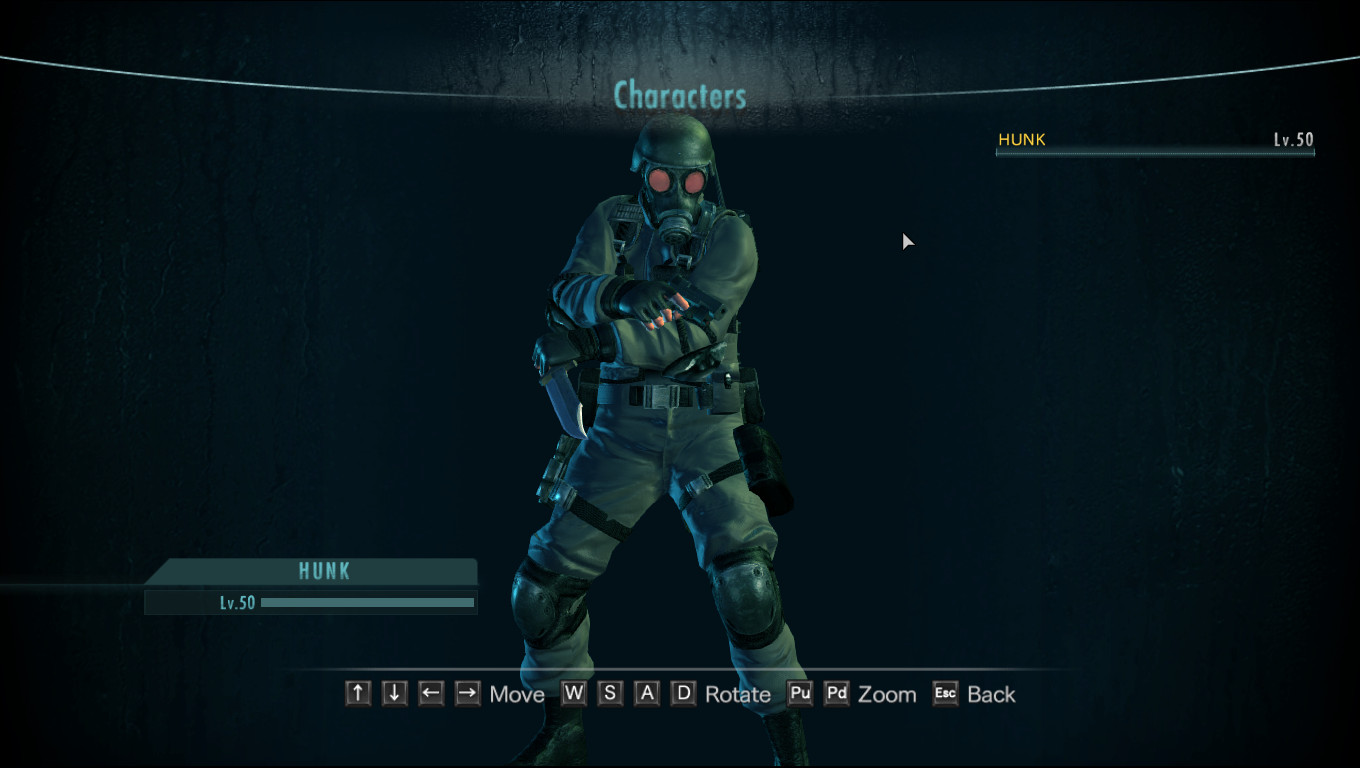The image size is (1360, 768).
Task: Click the Zoom label next to Pd
Action: 886,694
